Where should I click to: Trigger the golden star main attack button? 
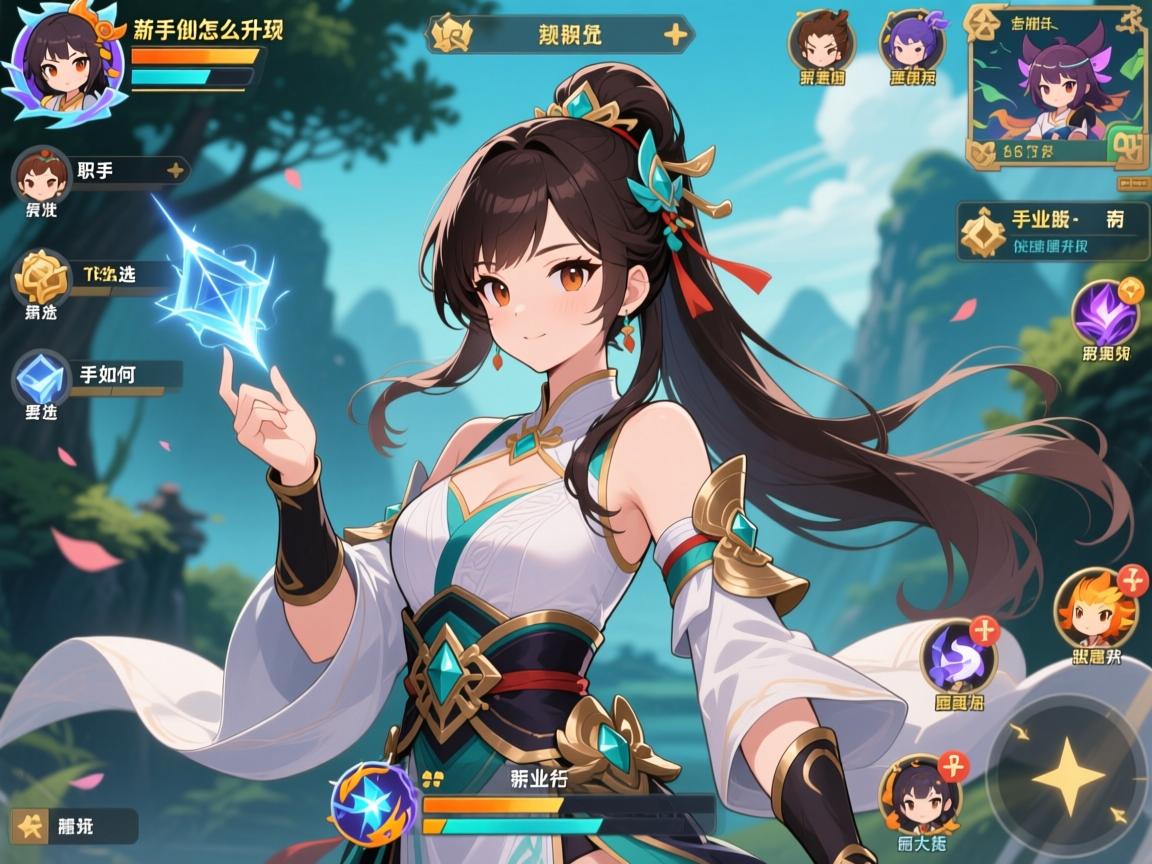click(x=1067, y=776)
